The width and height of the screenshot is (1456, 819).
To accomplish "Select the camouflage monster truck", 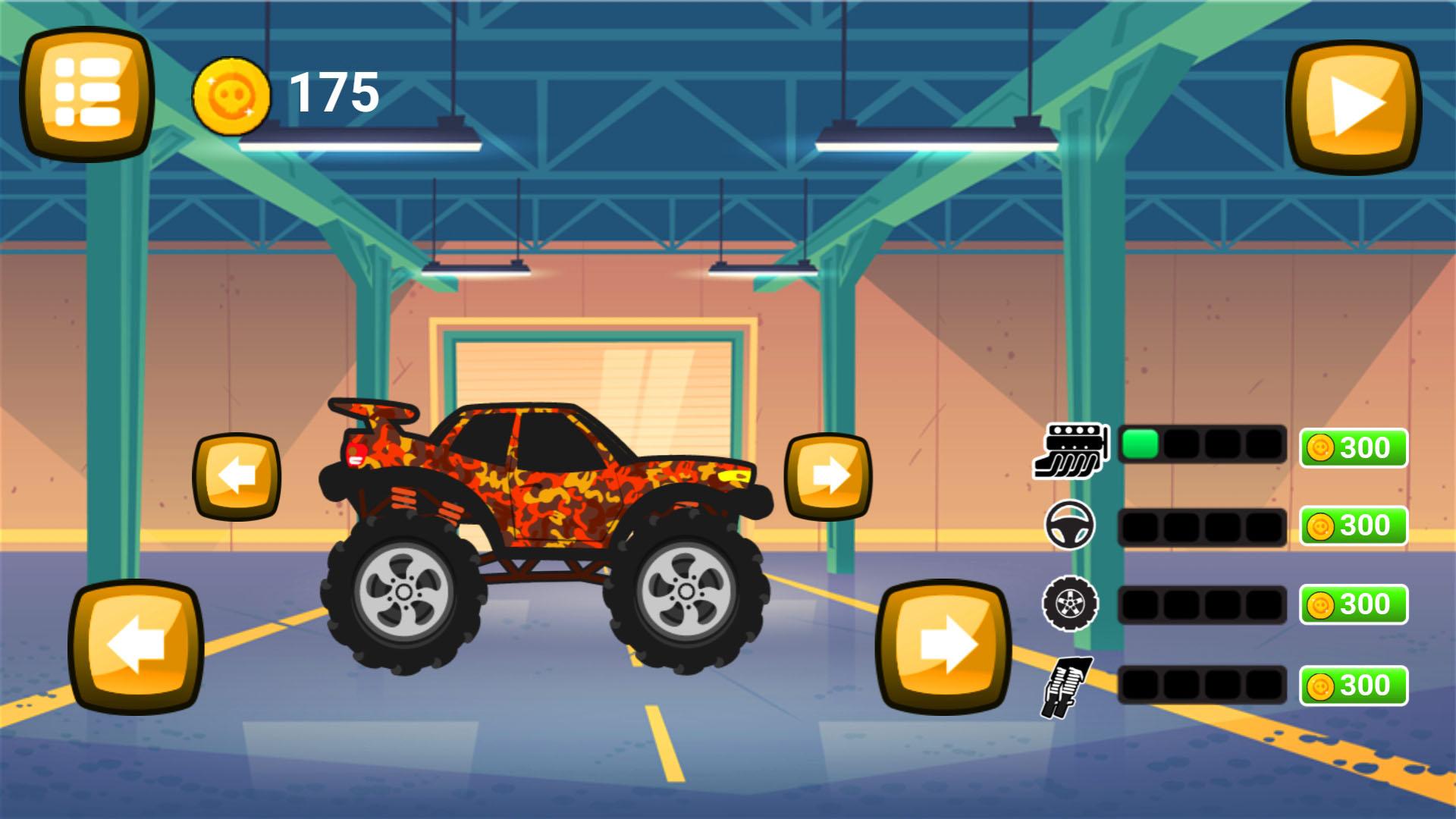I will [546, 531].
